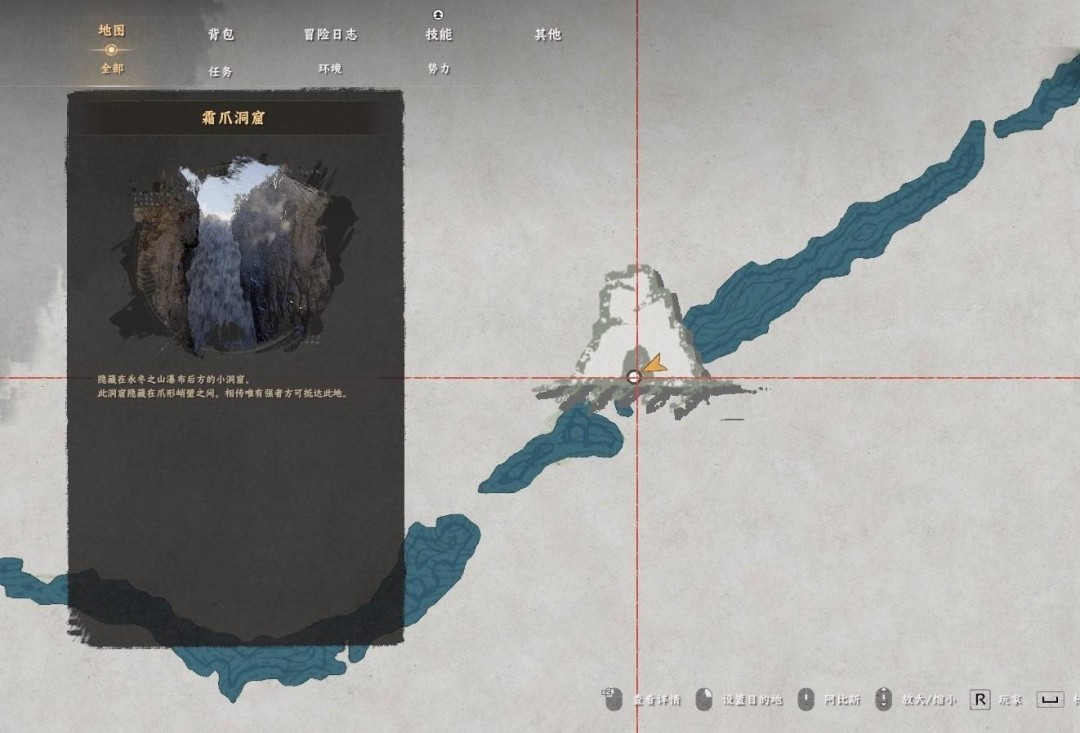Show 全部 map markers filter
1080x733 pixels.
tap(111, 69)
